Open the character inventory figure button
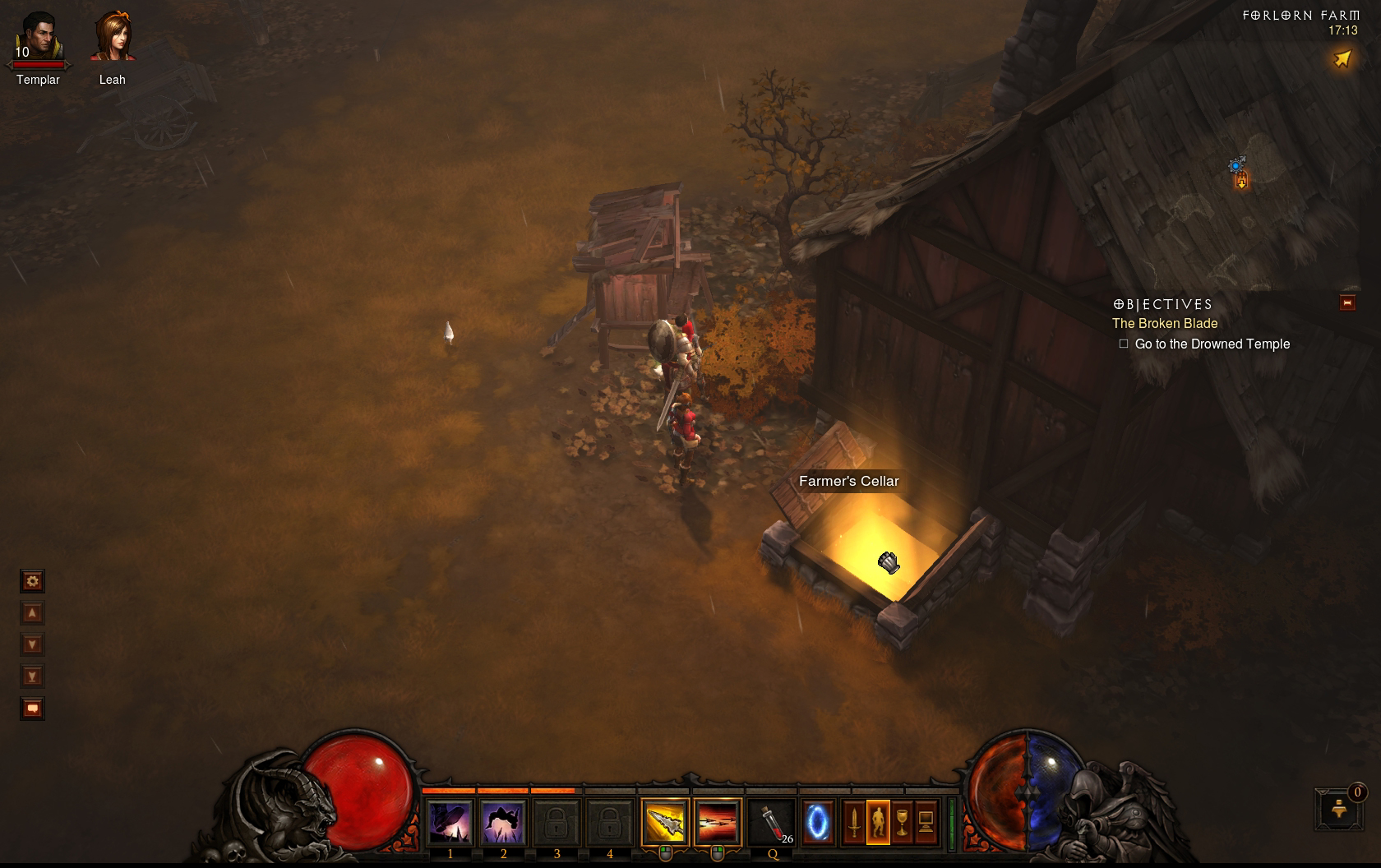 [878, 822]
